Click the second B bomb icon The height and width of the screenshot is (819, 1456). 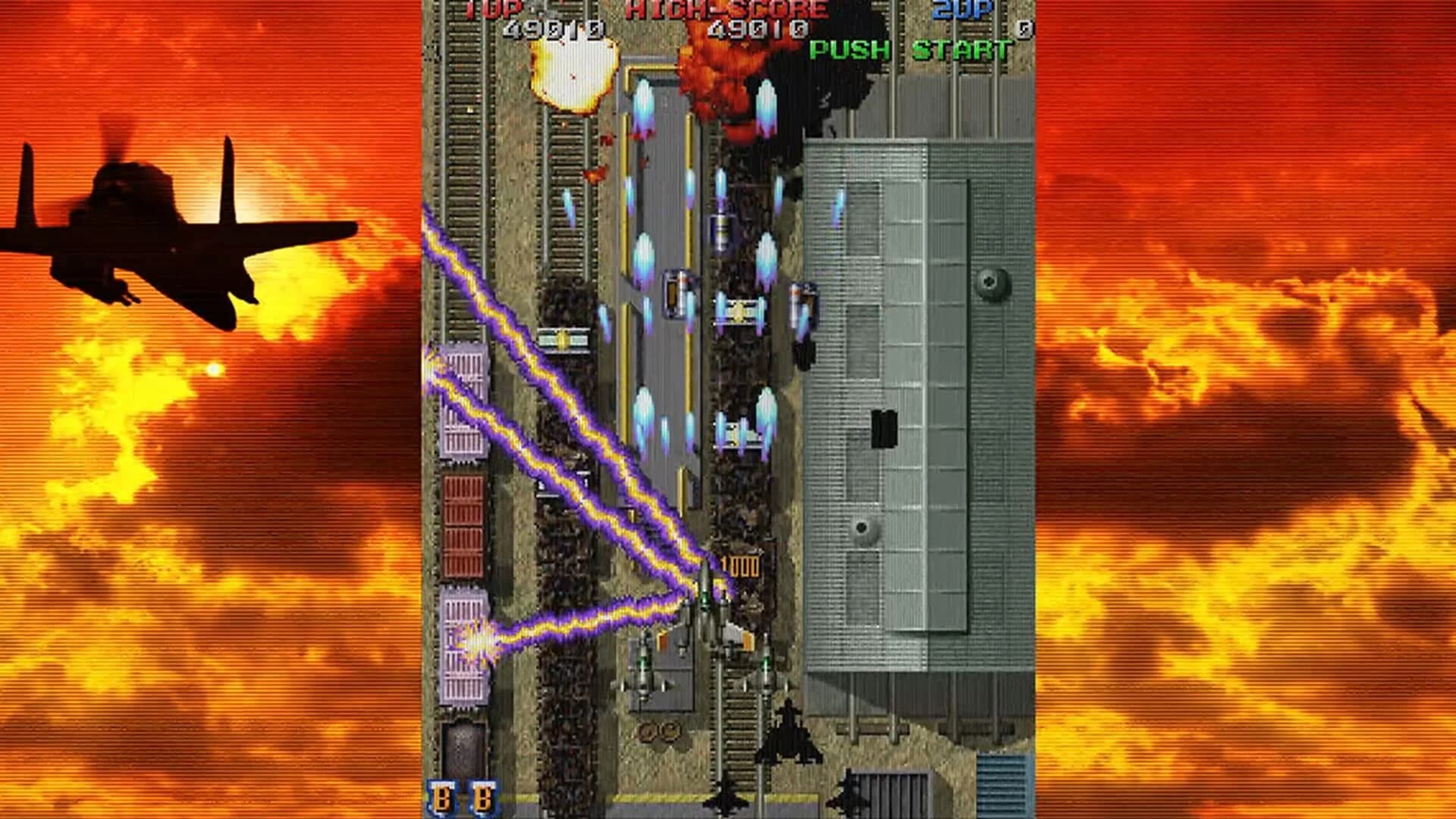[483, 796]
